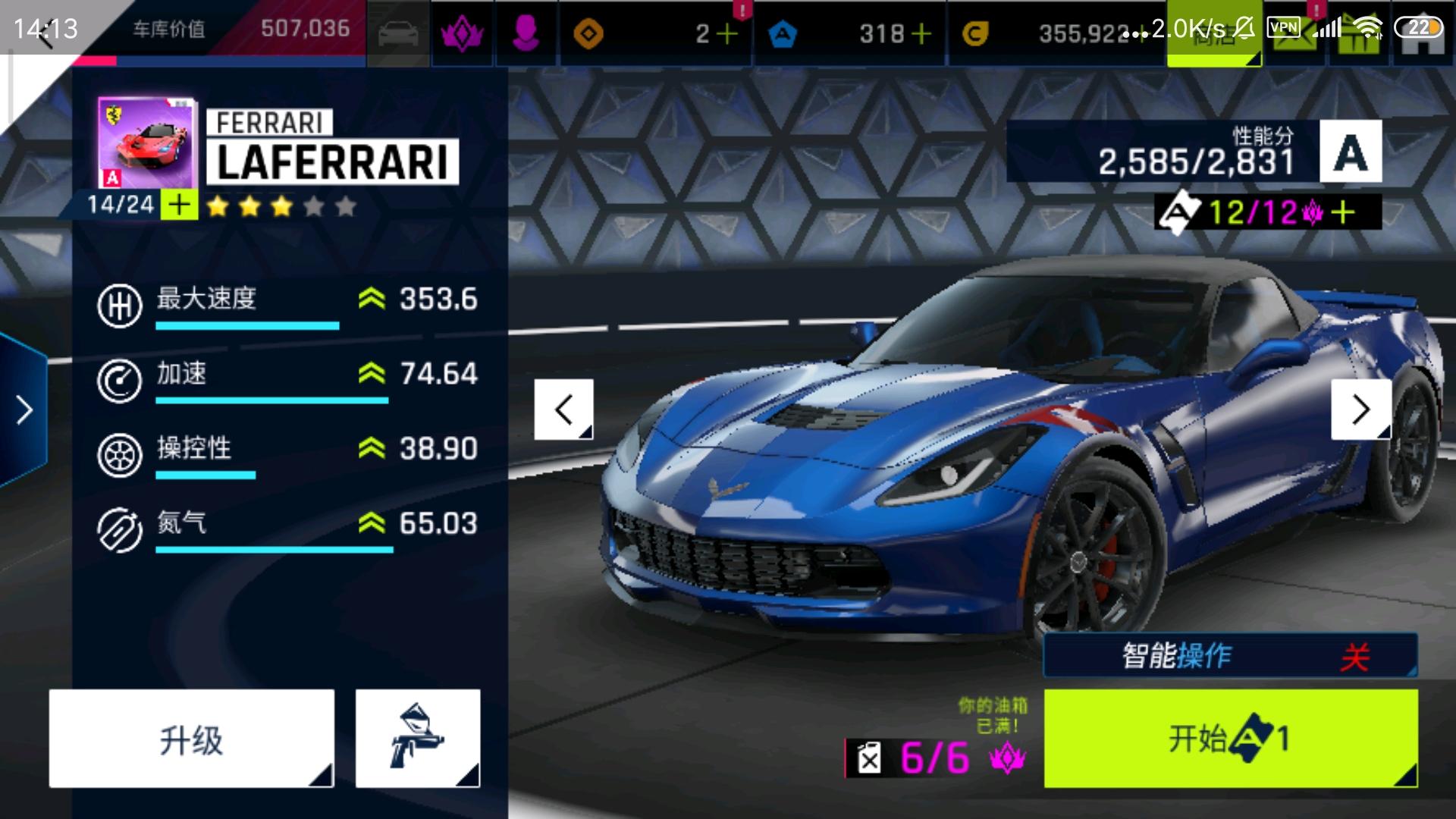Refill tickets via the plus beside 12/12
The image size is (1456, 819).
(1343, 212)
